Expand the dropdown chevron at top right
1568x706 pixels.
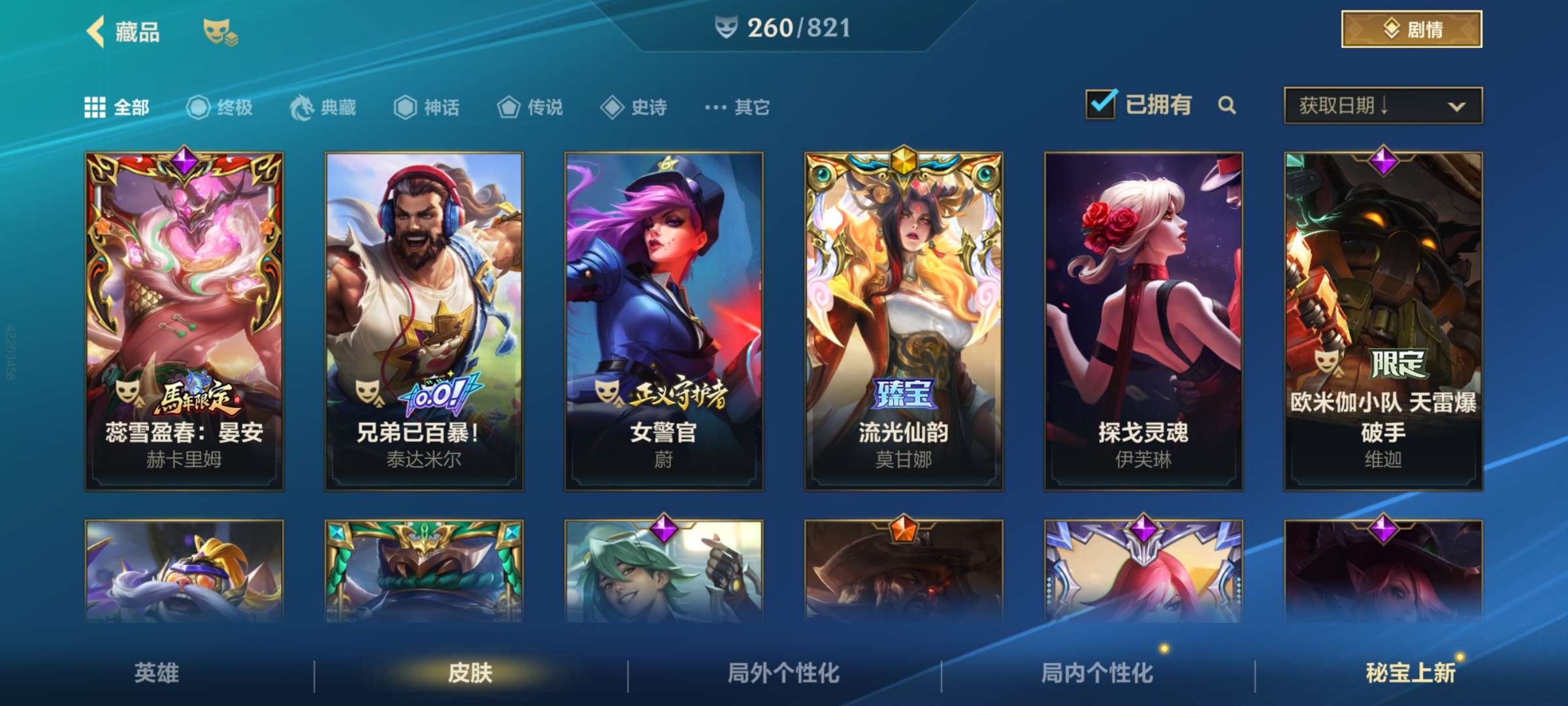tap(1457, 106)
